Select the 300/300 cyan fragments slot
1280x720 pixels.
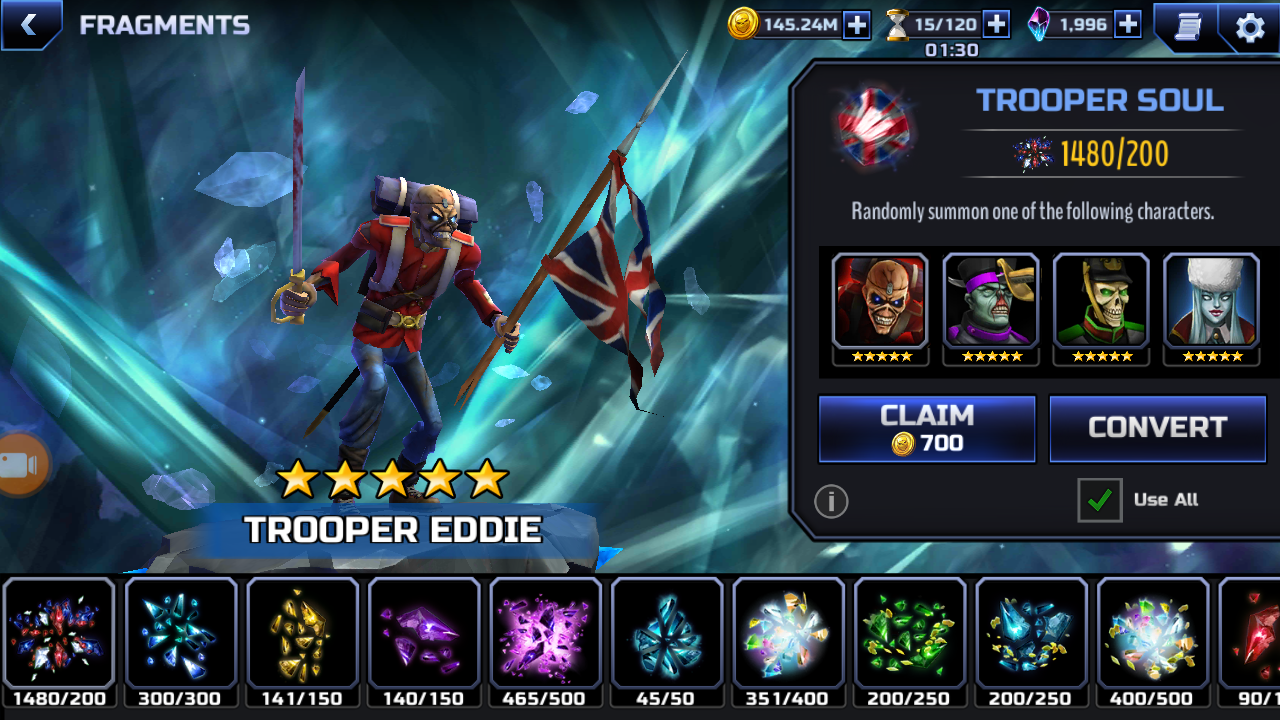[x=181, y=635]
